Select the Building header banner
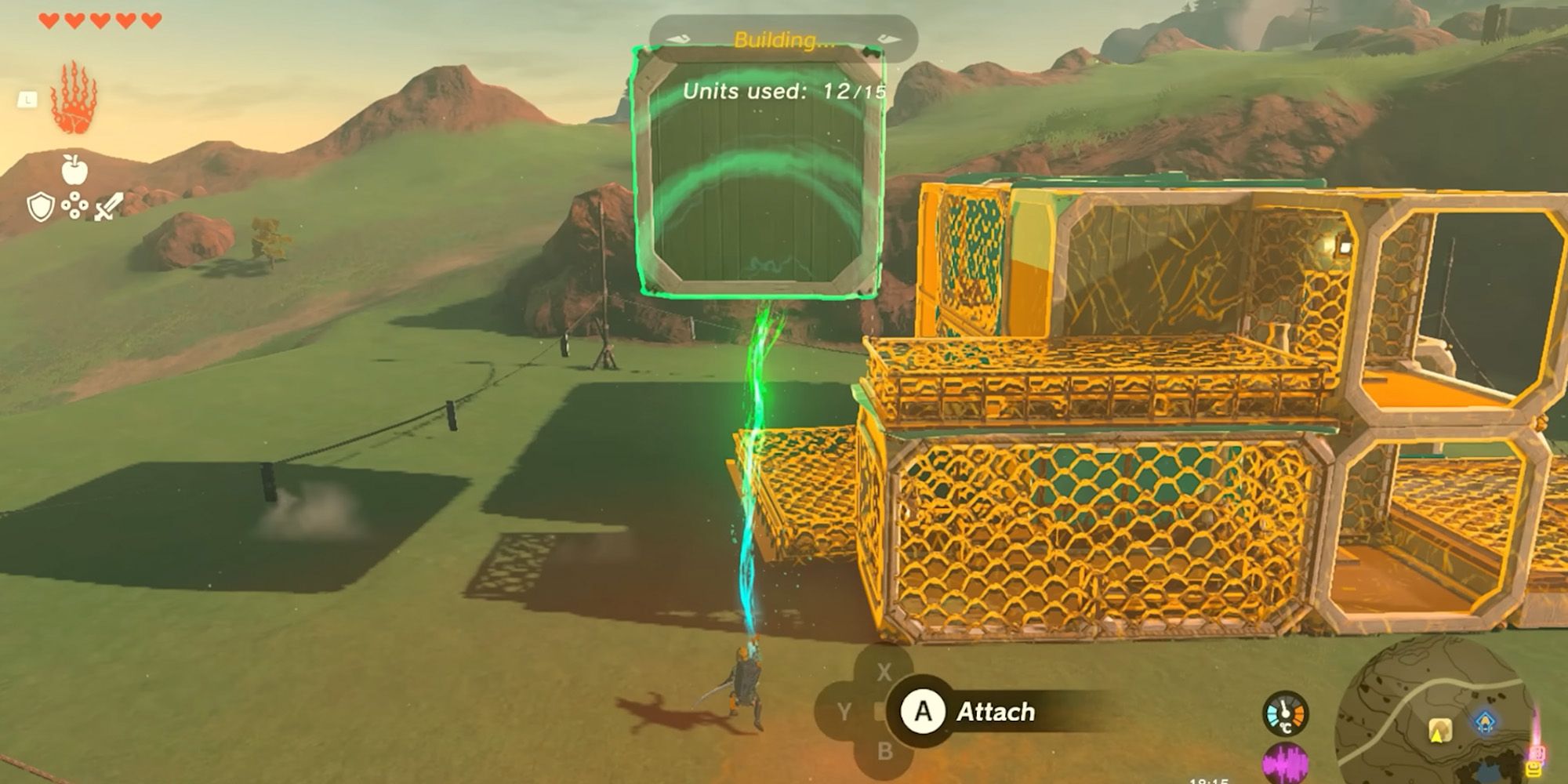 tap(783, 38)
